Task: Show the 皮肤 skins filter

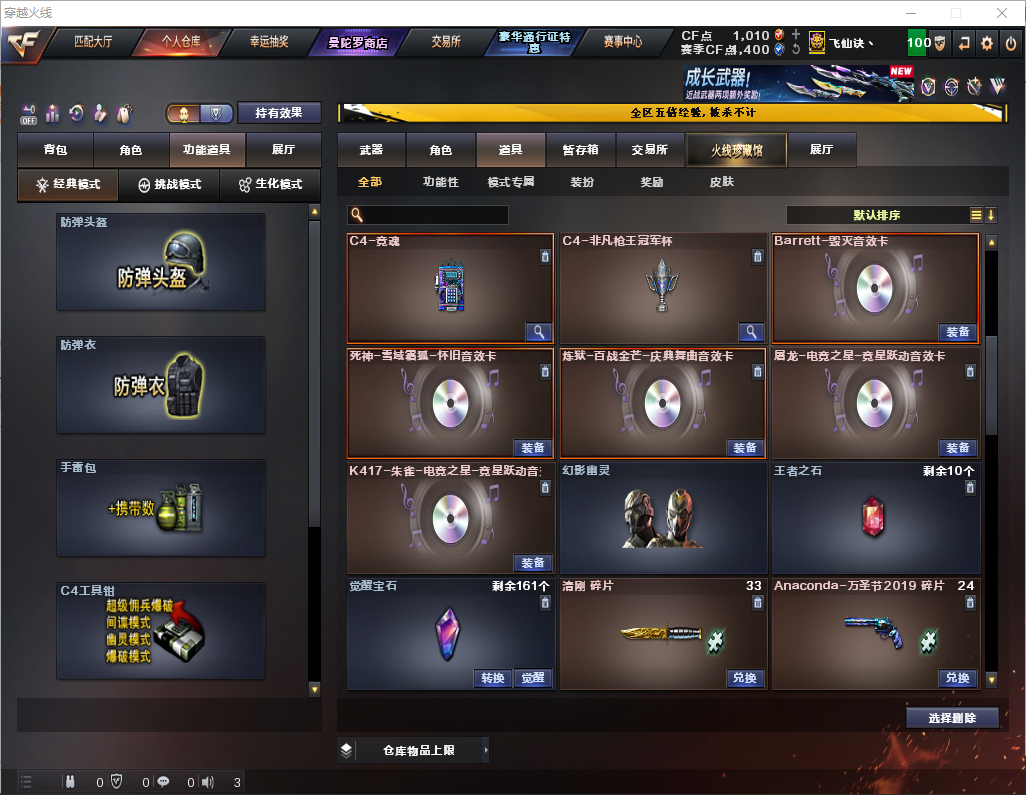Action: pos(721,183)
